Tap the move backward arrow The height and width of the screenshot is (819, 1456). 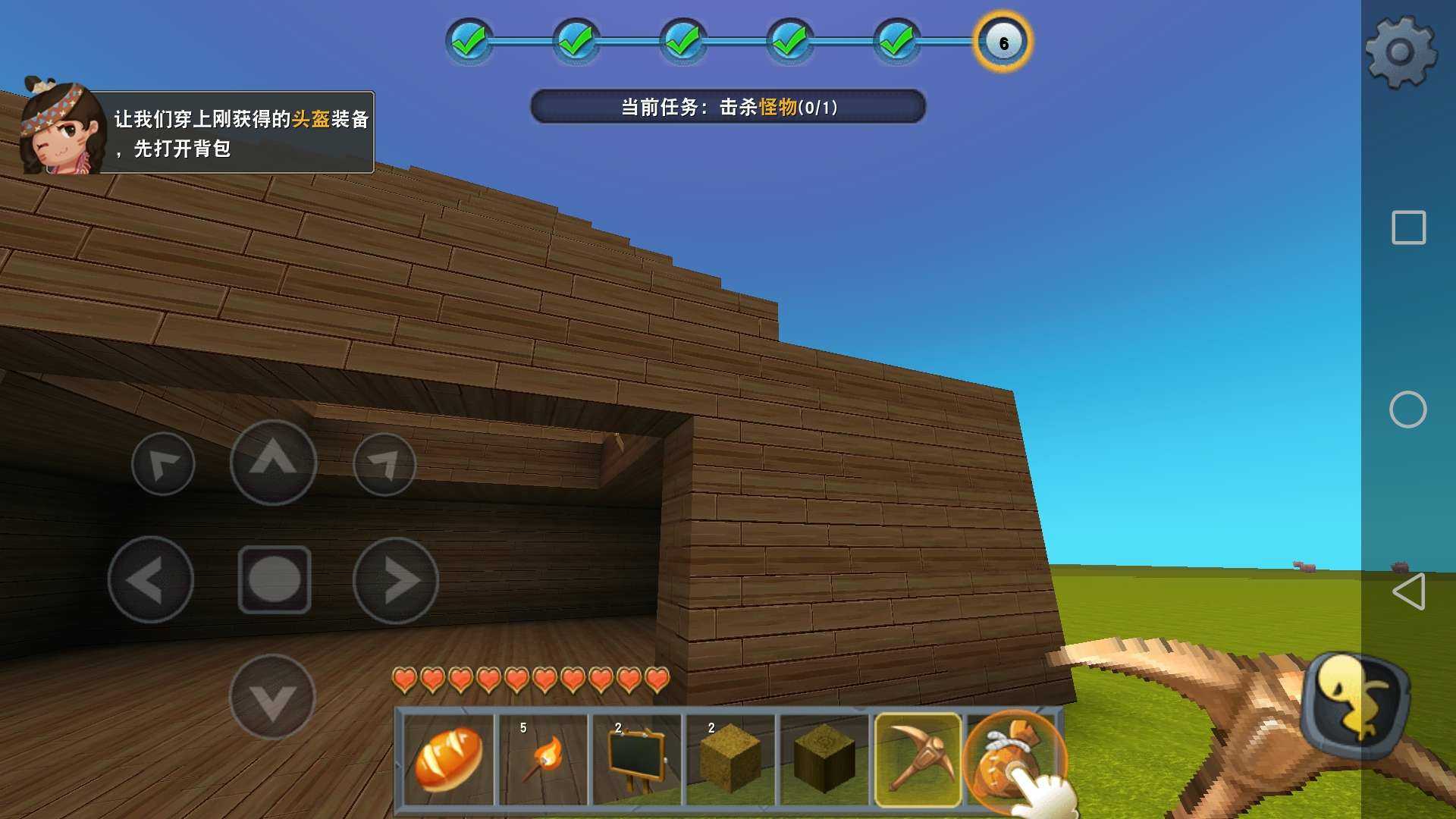[272, 697]
